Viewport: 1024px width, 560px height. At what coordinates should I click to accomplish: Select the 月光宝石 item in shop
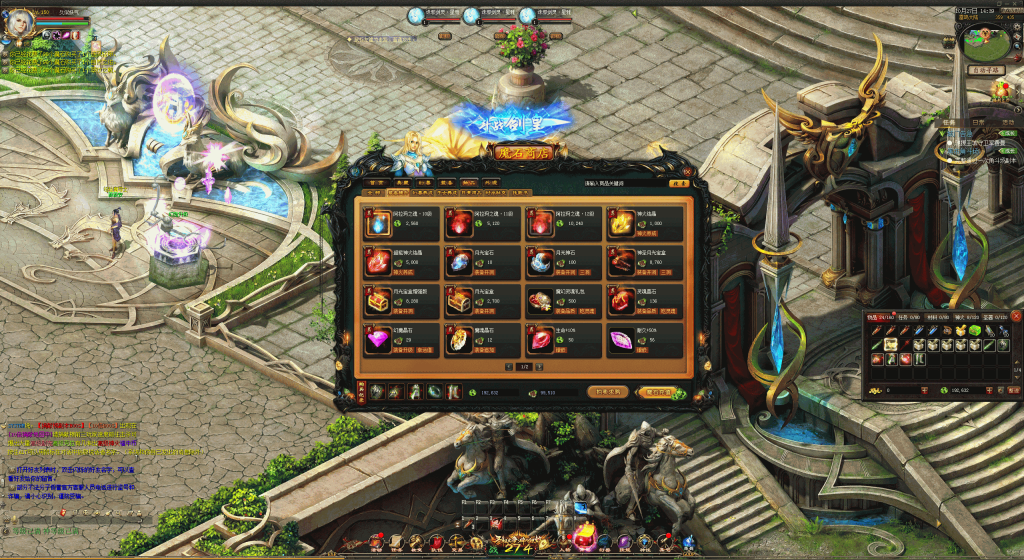[460, 262]
